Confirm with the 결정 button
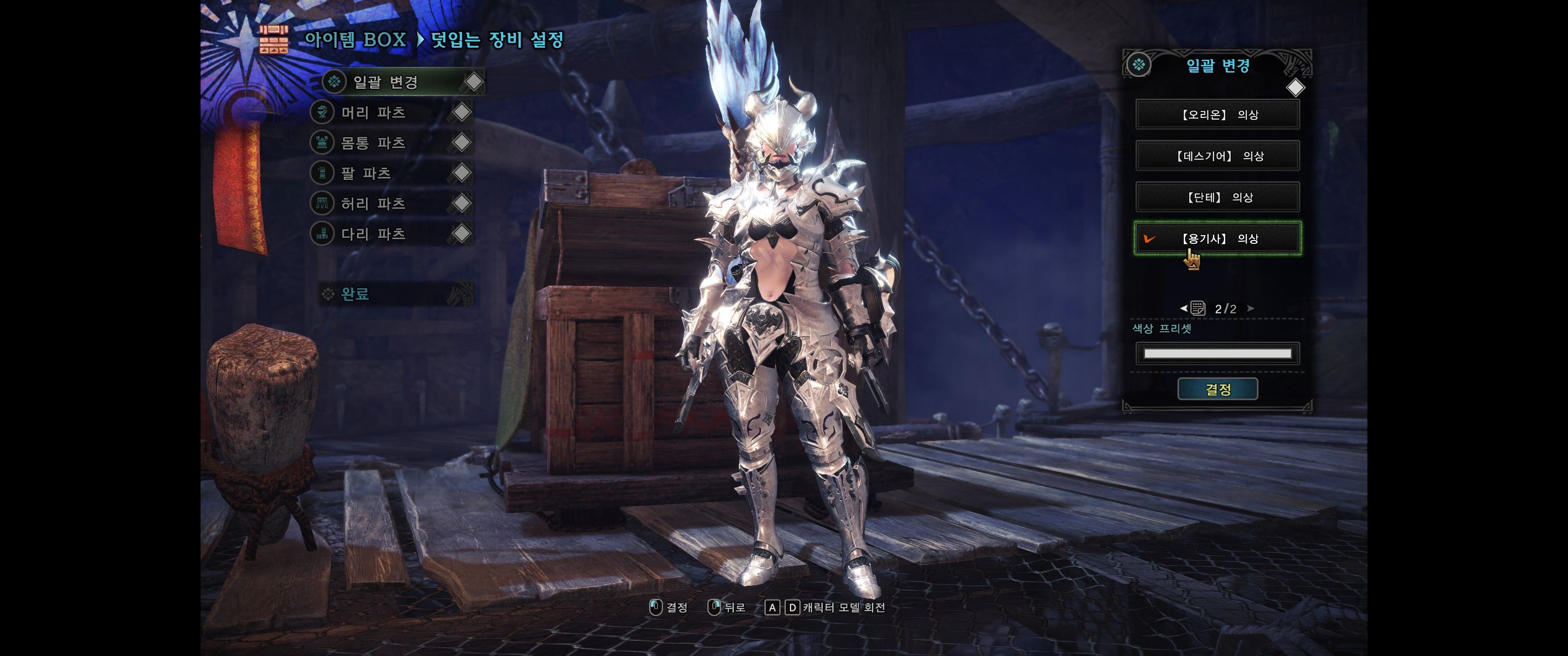This screenshot has width=1568, height=656. click(1217, 389)
